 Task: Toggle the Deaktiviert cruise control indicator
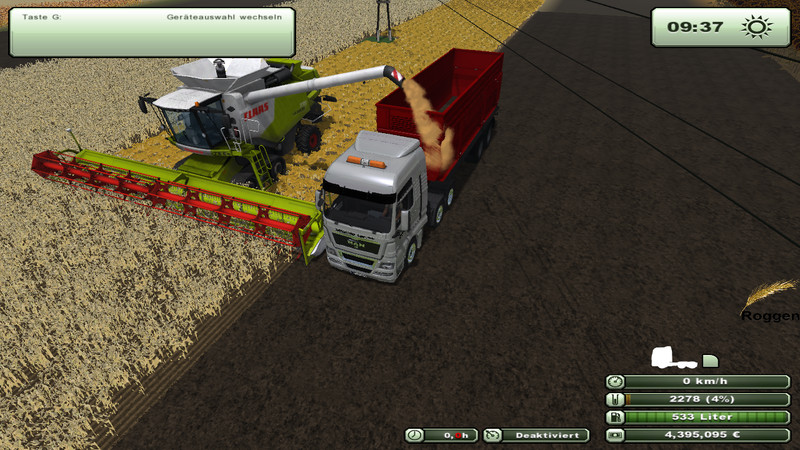click(x=536, y=435)
